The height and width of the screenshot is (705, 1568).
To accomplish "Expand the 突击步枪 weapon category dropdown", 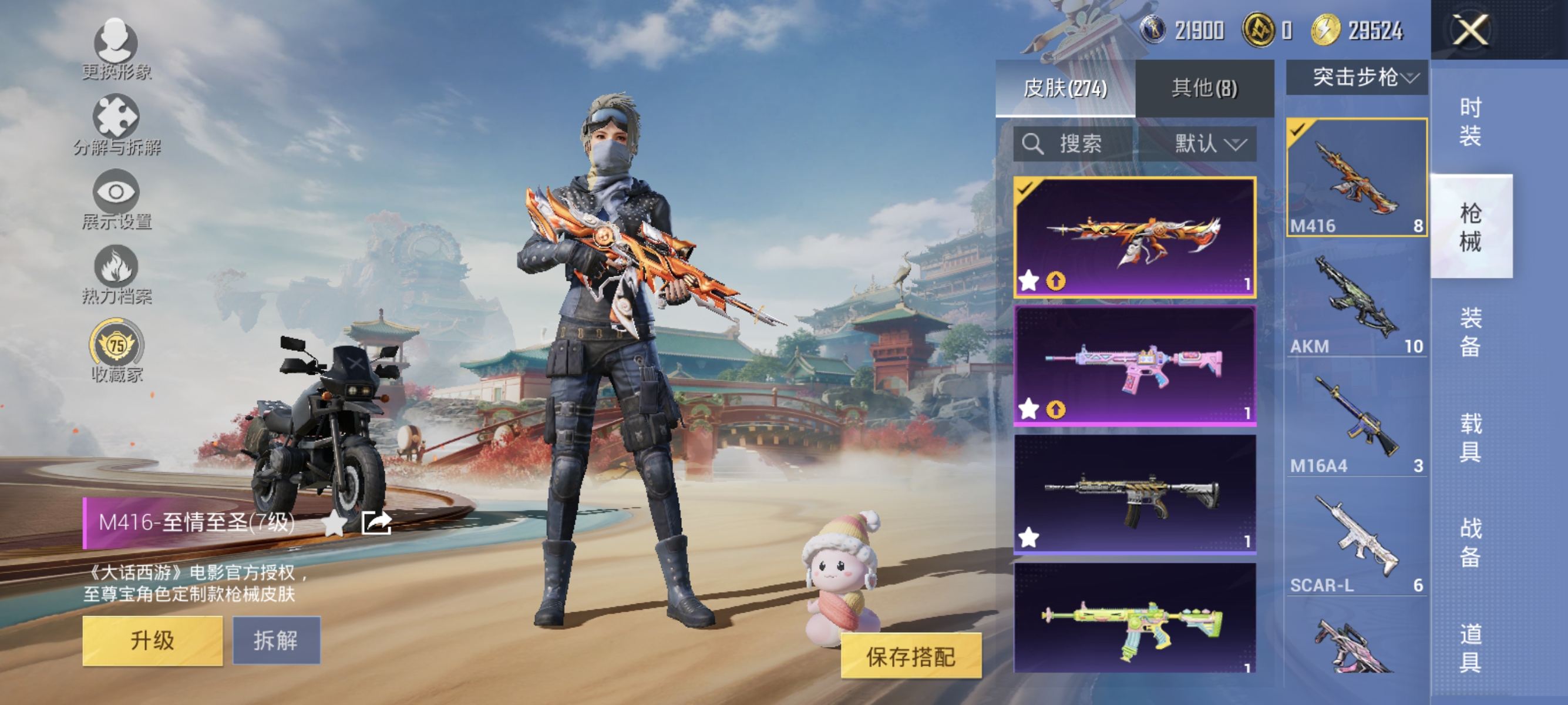I will click(1357, 76).
